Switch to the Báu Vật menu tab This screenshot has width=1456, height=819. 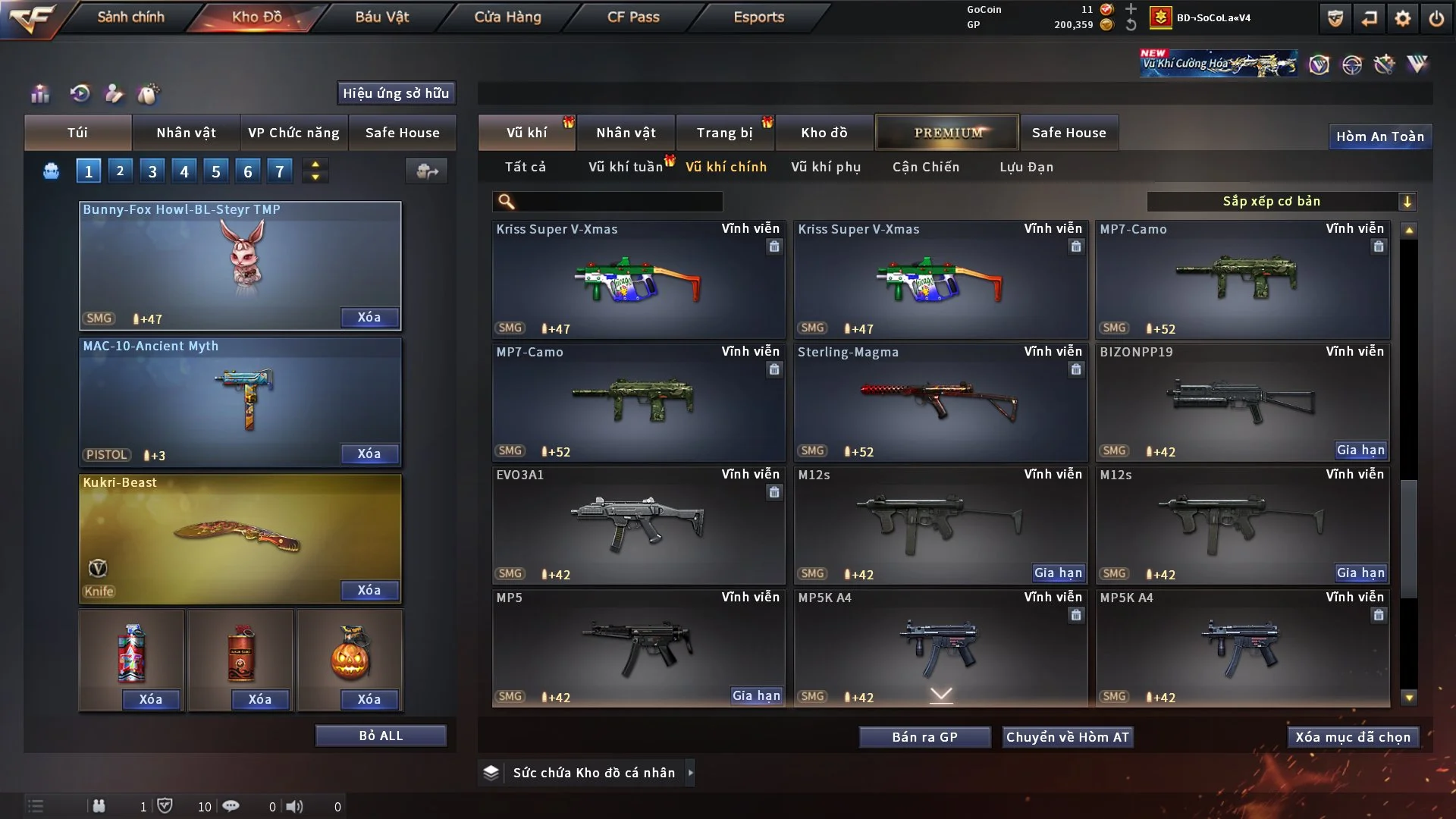coord(384,17)
